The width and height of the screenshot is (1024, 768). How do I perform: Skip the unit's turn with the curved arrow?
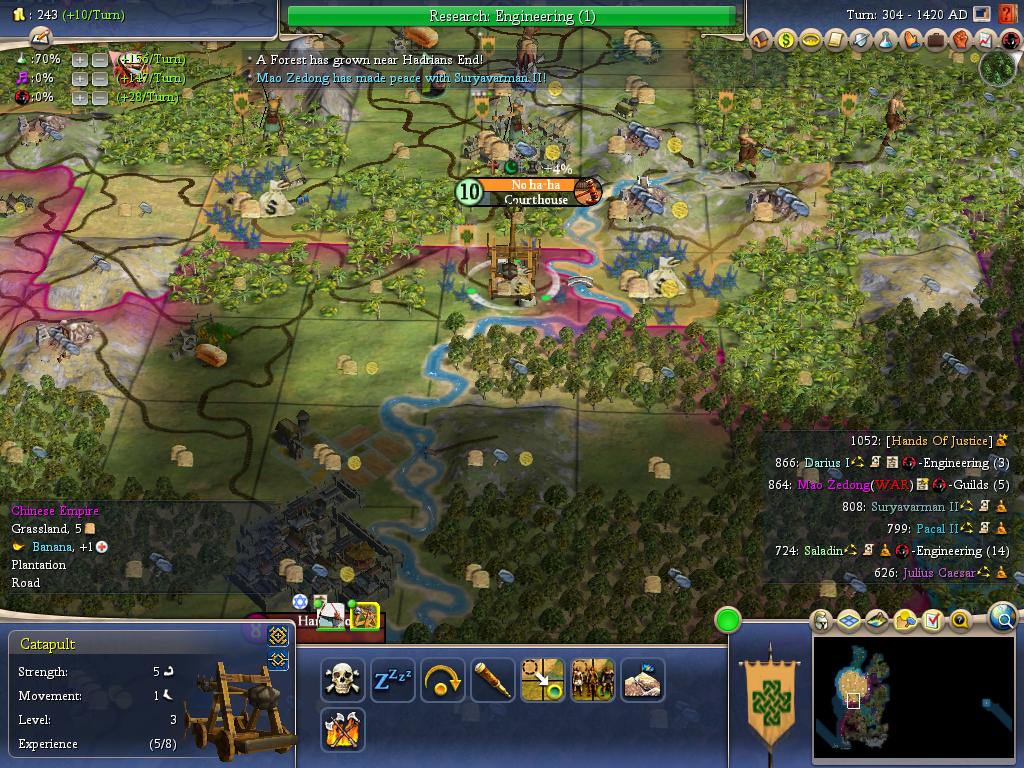pyautogui.click(x=443, y=680)
